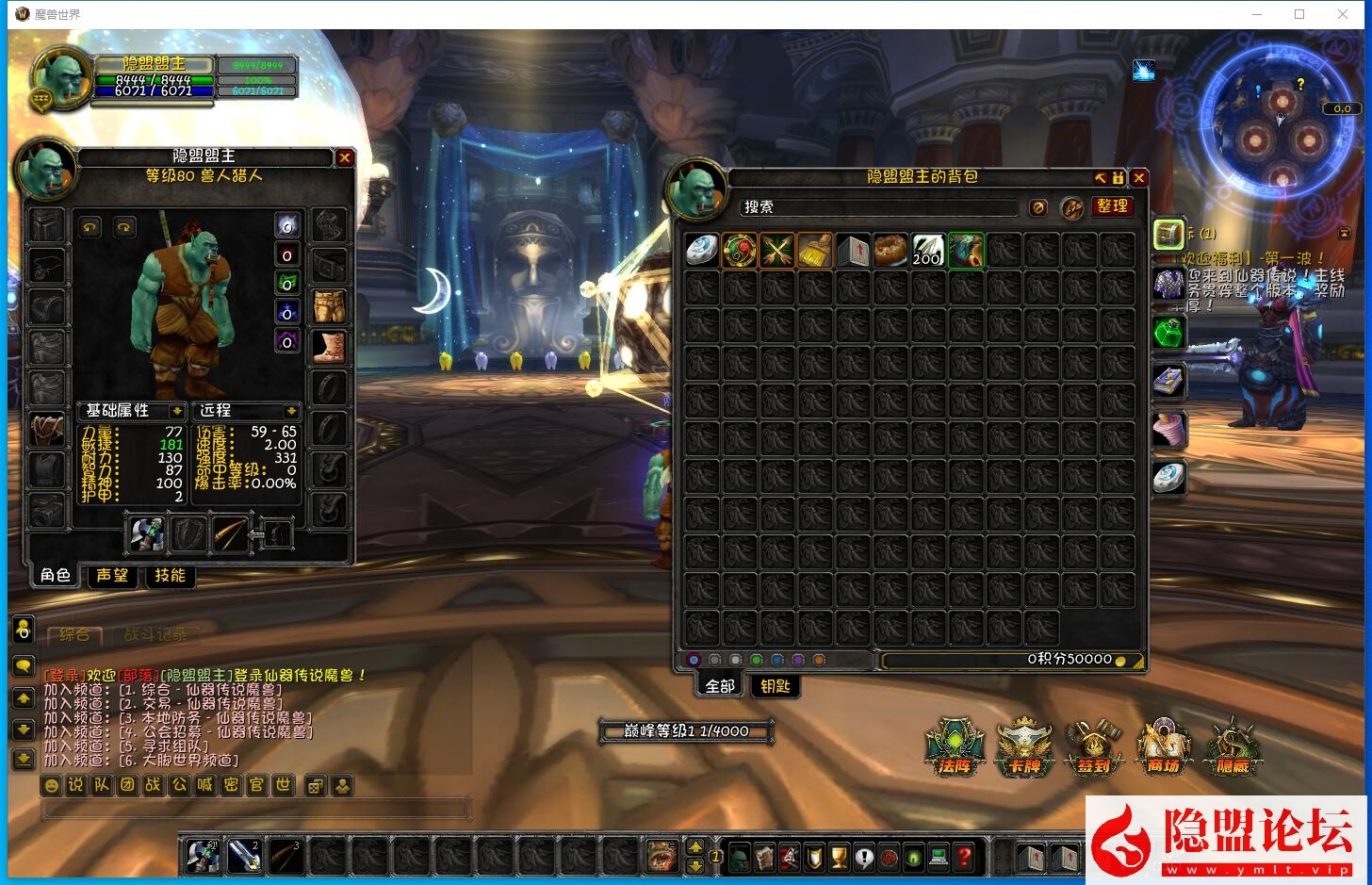Click the 隐藏 hide button

(x=1233, y=746)
